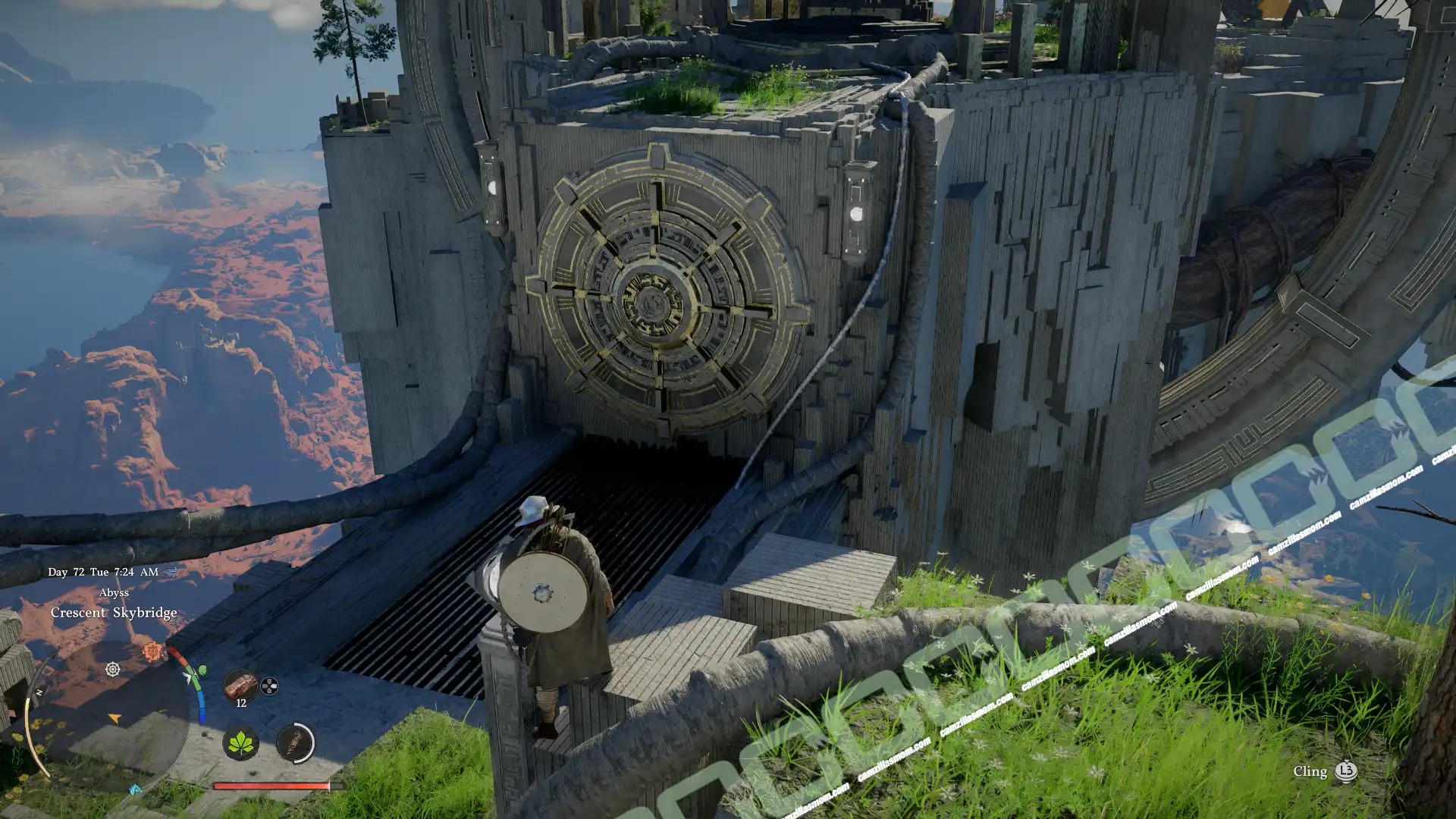Activate the green leaf skill icon
The width and height of the screenshot is (1456, 819).
[240, 742]
